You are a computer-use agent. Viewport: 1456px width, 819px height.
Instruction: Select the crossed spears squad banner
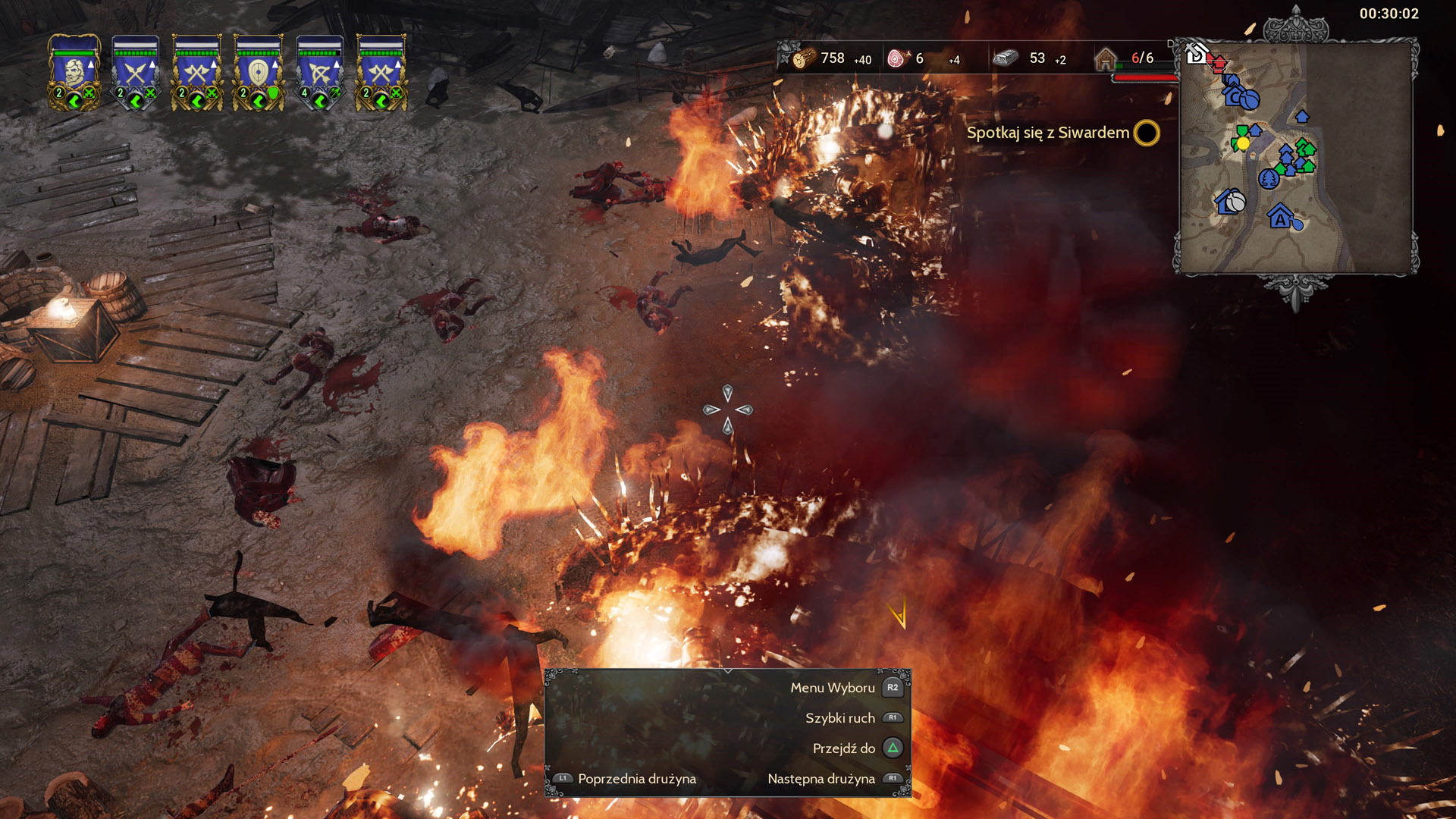coord(136,73)
